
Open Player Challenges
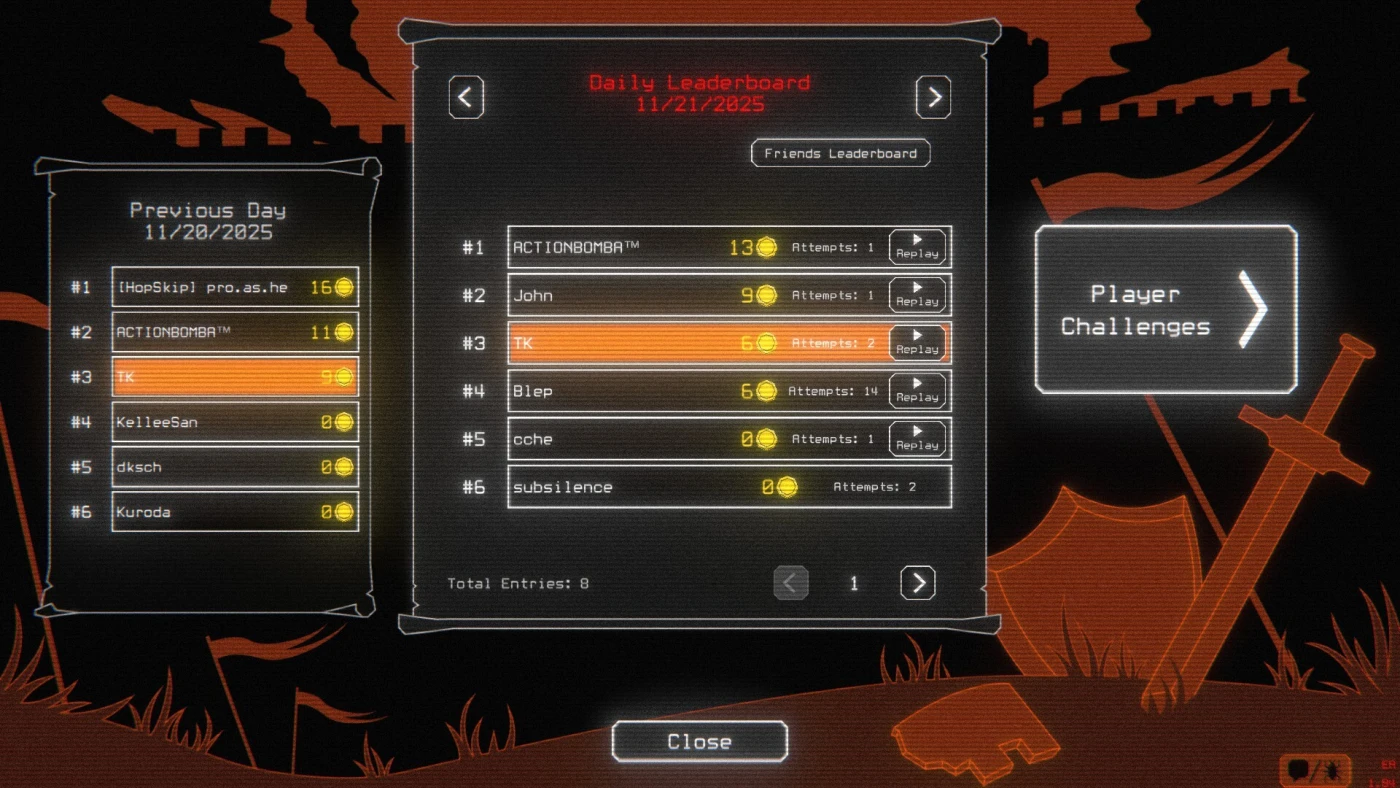tap(1165, 309)
